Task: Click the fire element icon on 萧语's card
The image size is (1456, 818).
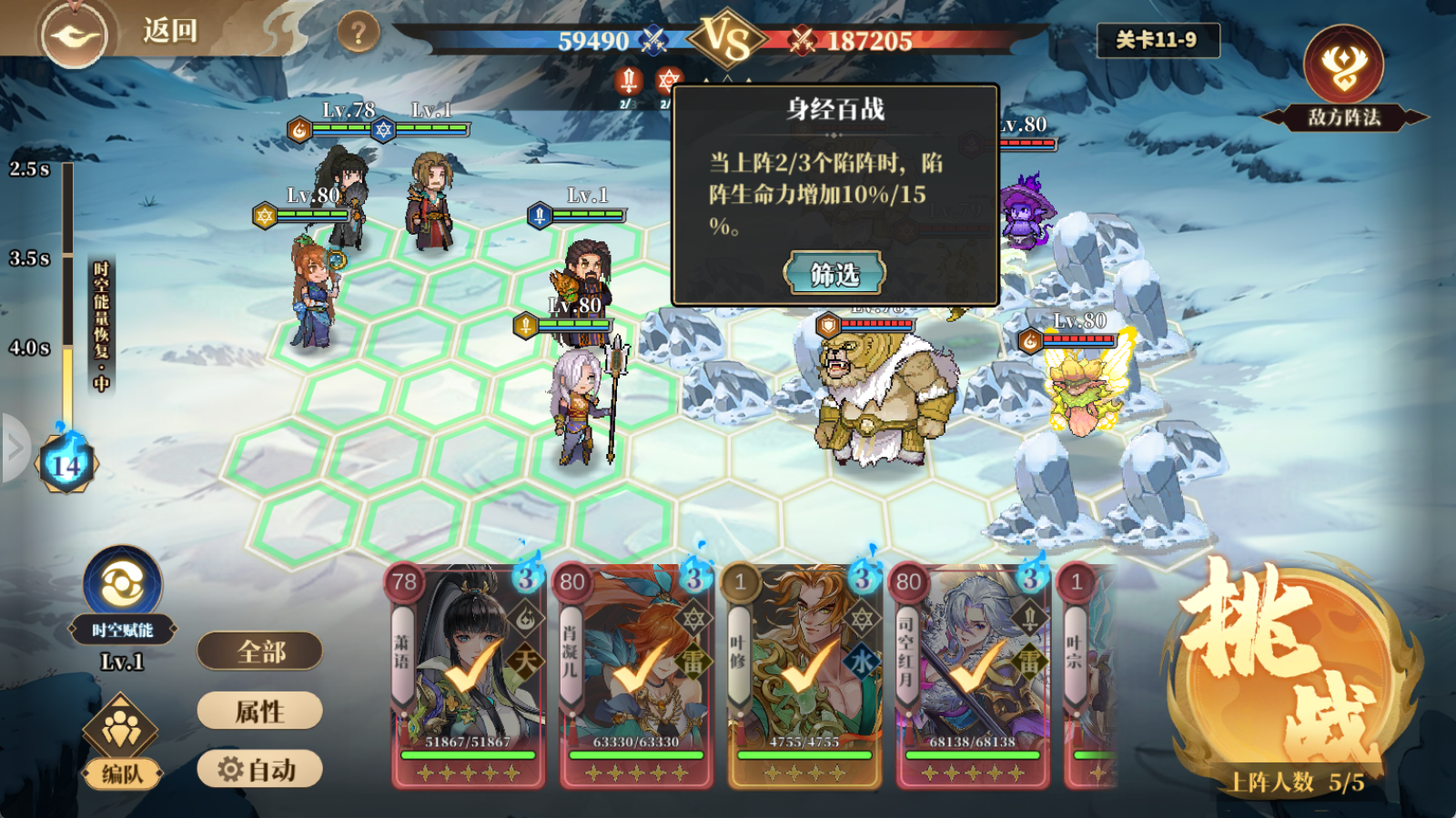Action: click(x=524, y=616)
